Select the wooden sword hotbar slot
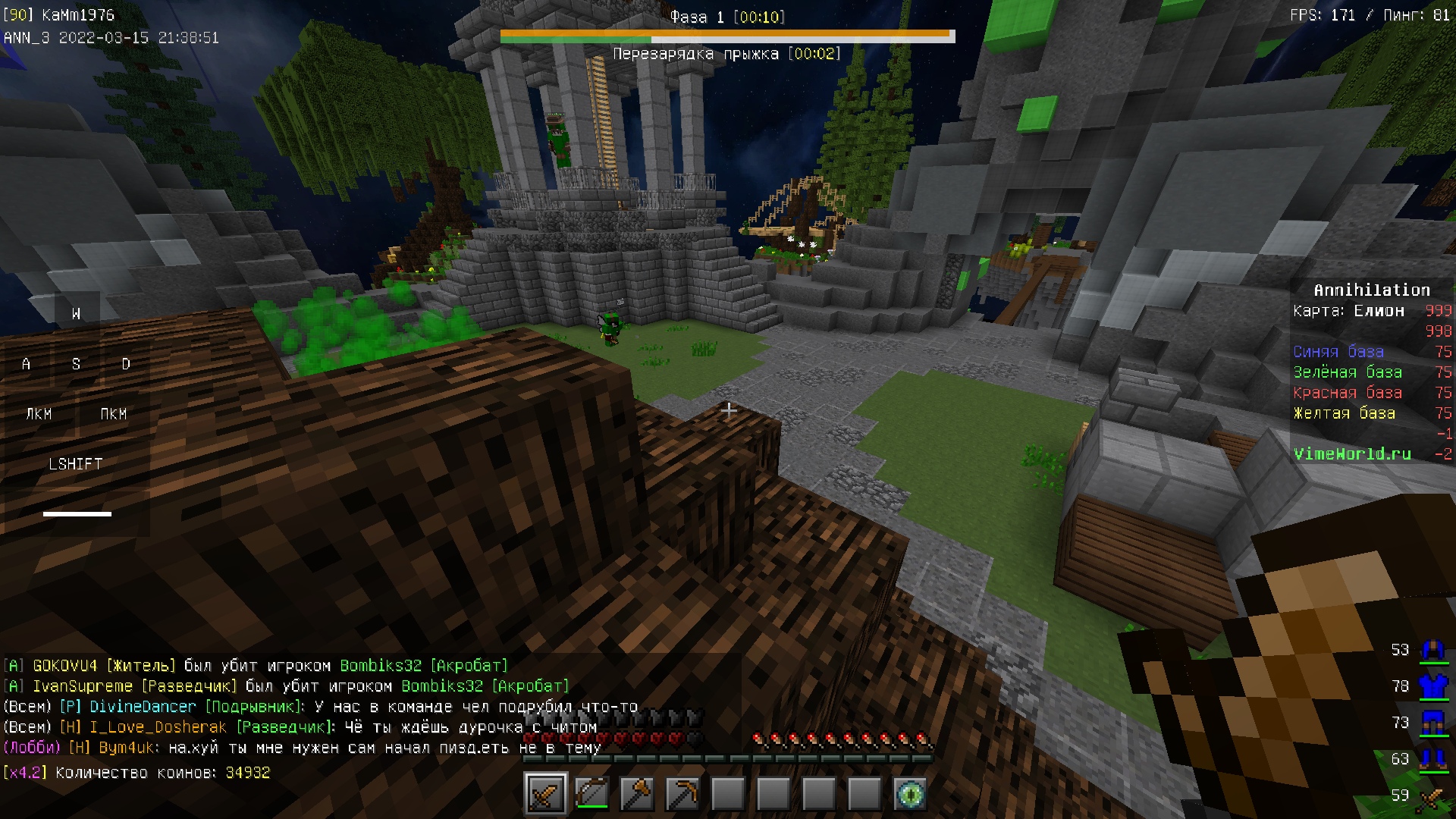The width and height of the screenshot is (1456, 819). tap(546, 794)
